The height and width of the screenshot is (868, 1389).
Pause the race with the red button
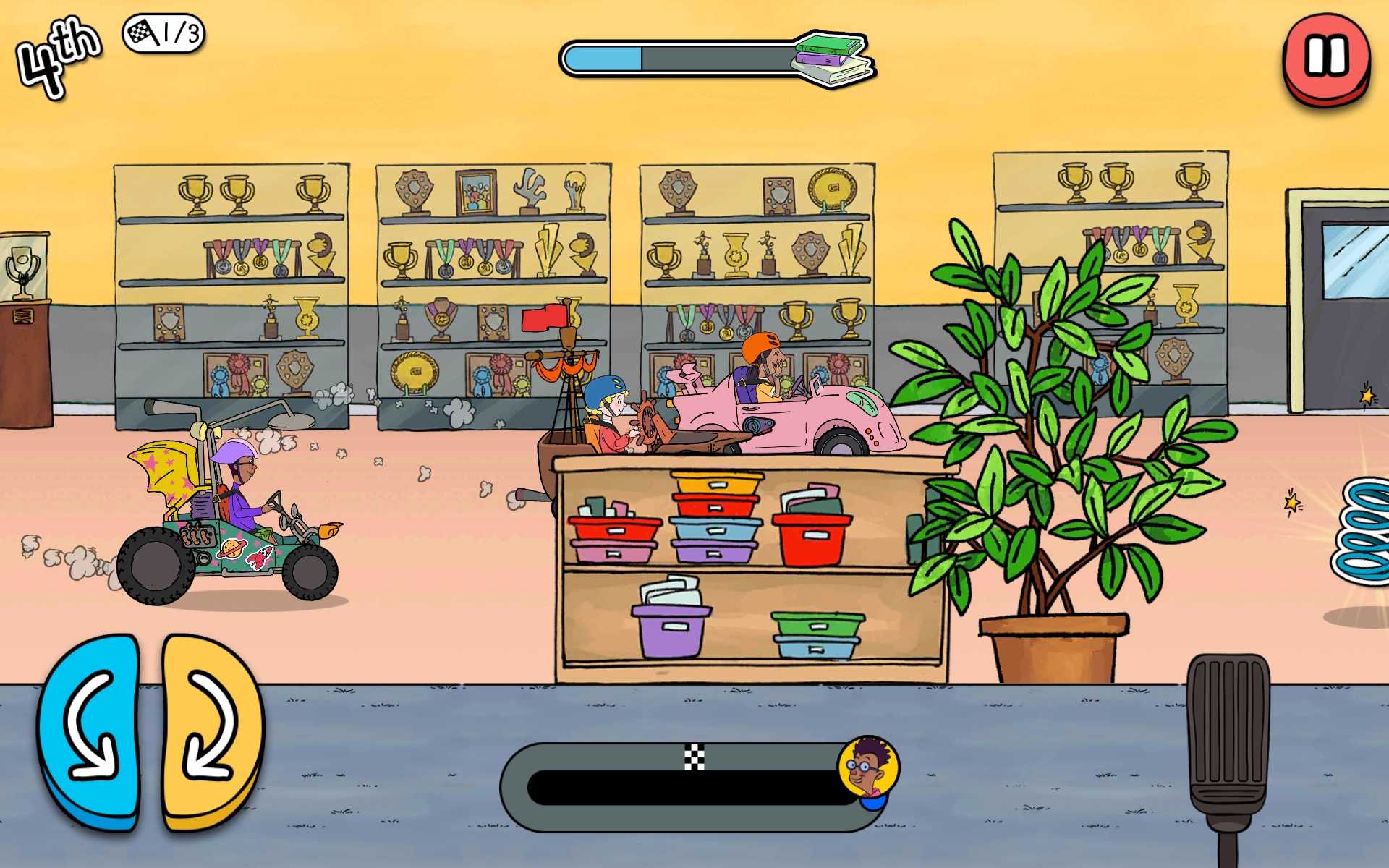coord(1326,58)
